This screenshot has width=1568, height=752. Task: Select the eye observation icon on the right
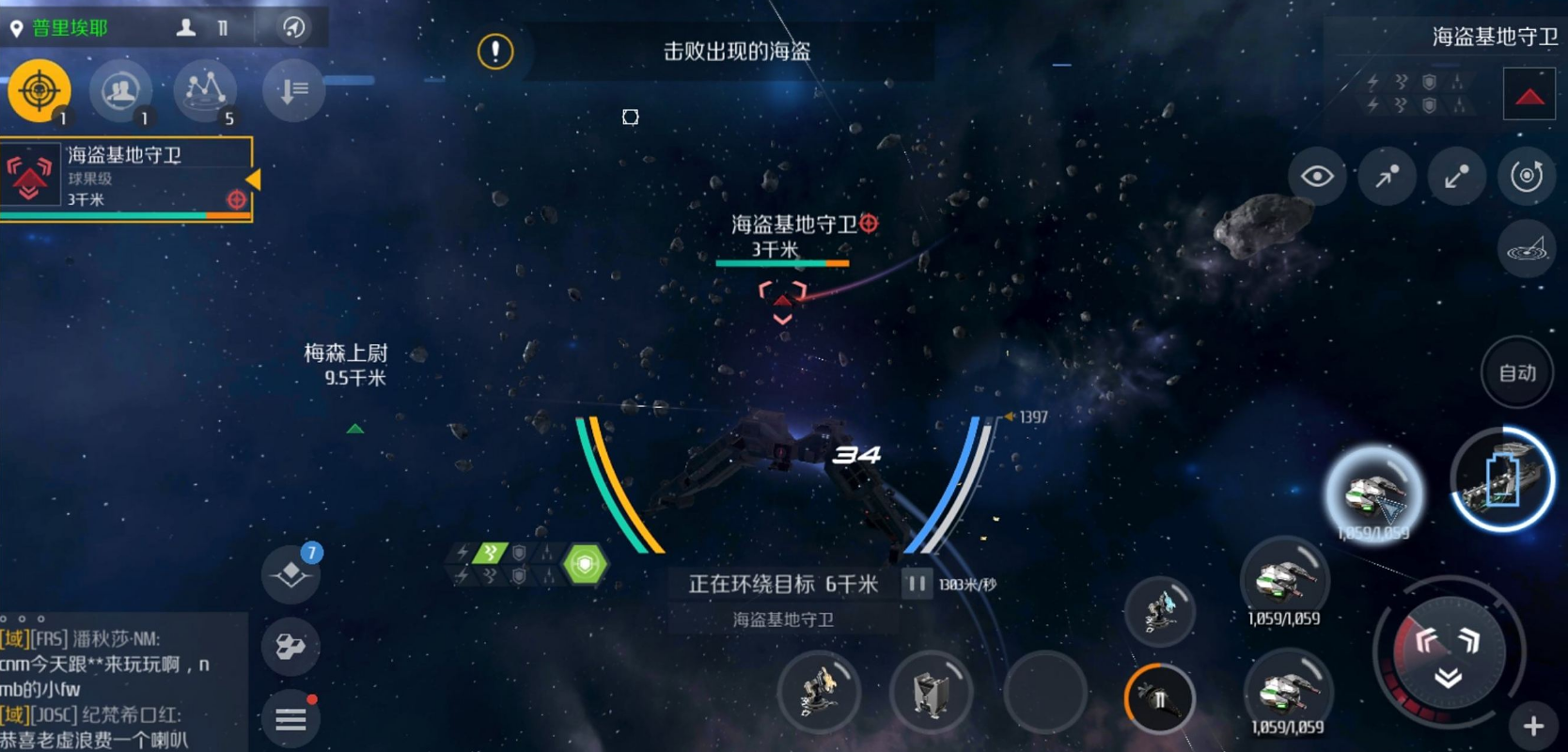coord(1318,176)
